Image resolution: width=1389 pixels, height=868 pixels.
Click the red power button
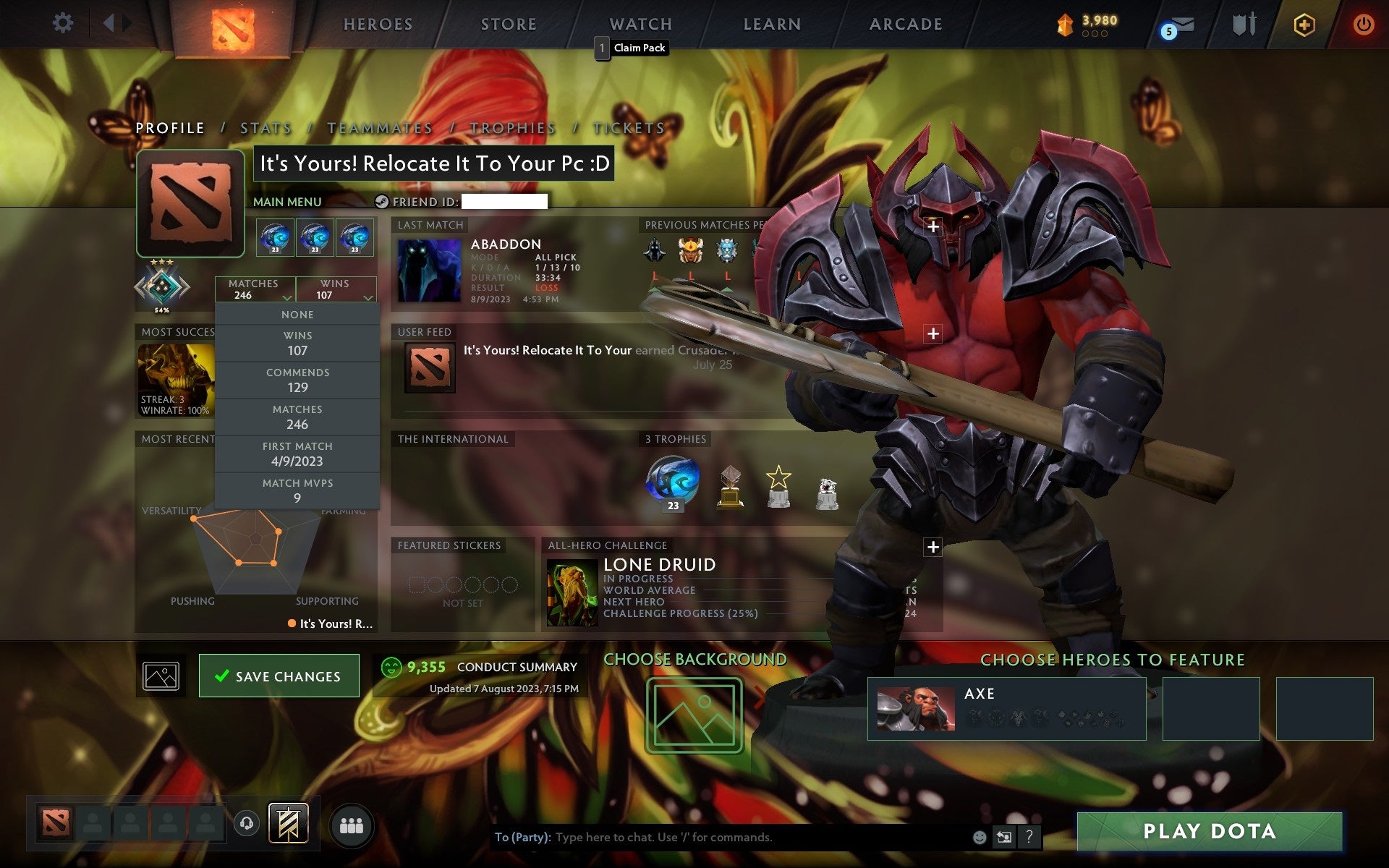click(1362, 24)
